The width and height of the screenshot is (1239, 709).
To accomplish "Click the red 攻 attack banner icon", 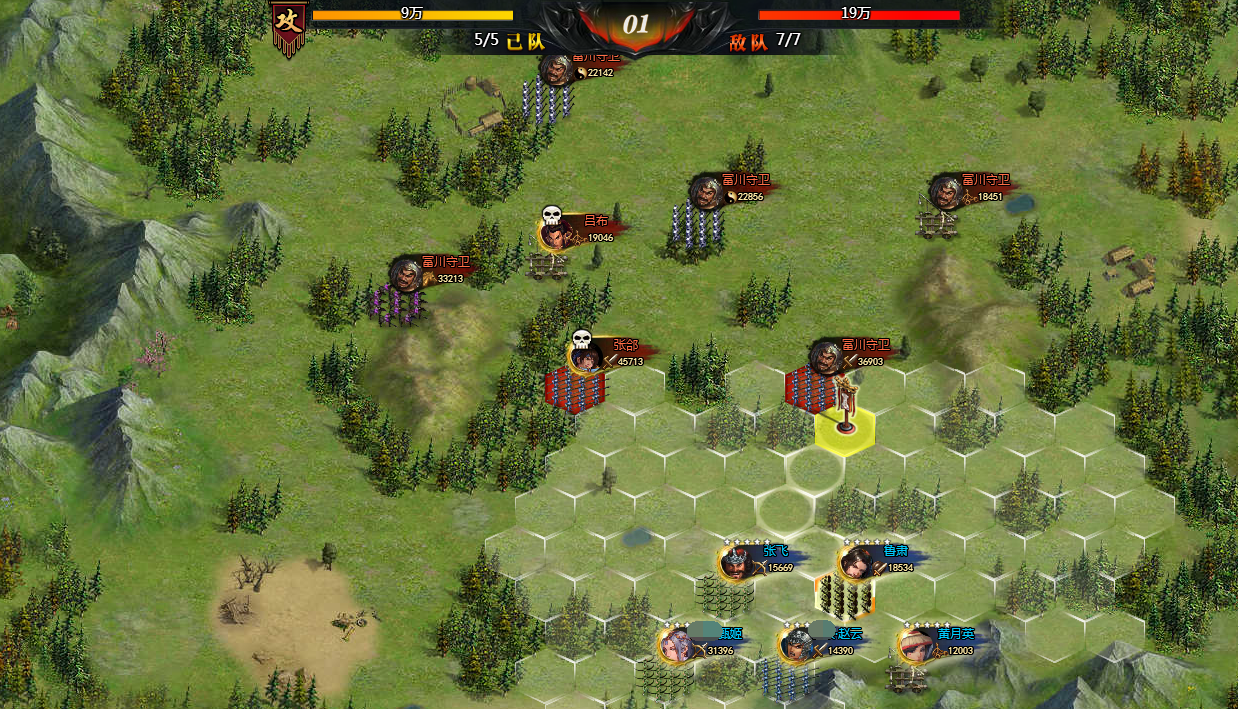I will pos(289,27).
